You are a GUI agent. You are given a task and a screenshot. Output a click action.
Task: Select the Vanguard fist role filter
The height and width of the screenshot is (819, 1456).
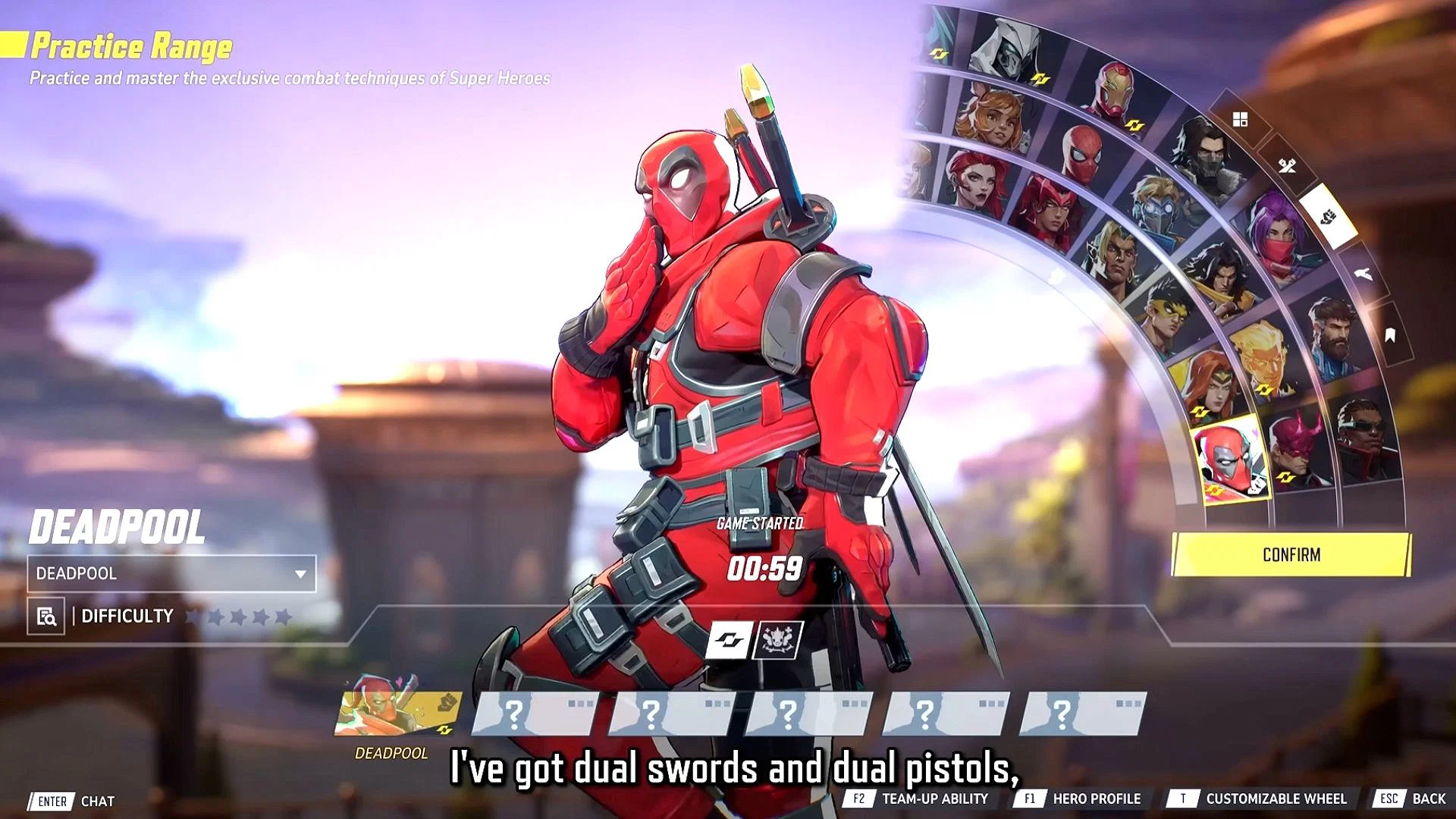point(1327,215)
